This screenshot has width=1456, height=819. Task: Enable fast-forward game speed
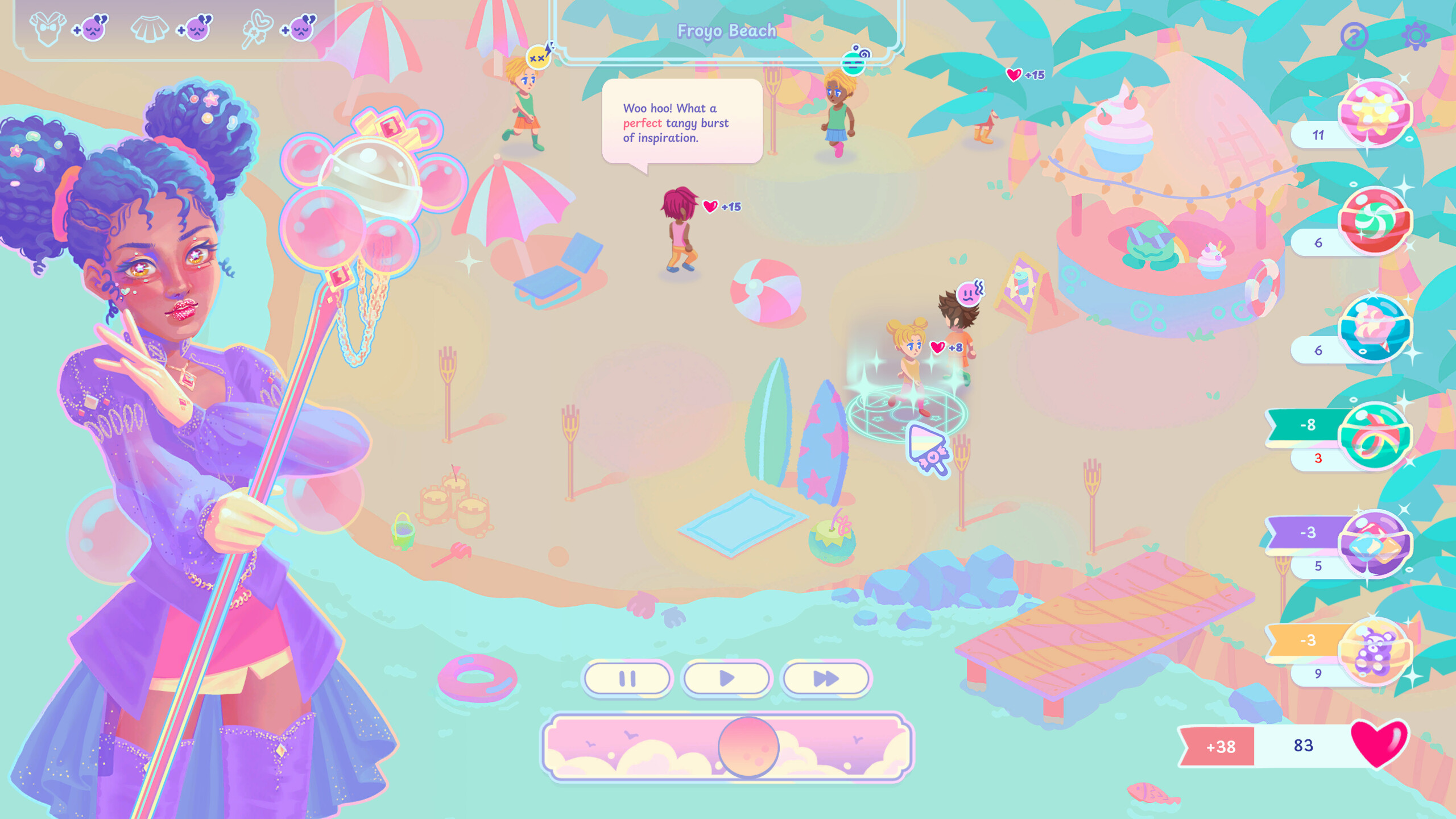coord(826,678)
